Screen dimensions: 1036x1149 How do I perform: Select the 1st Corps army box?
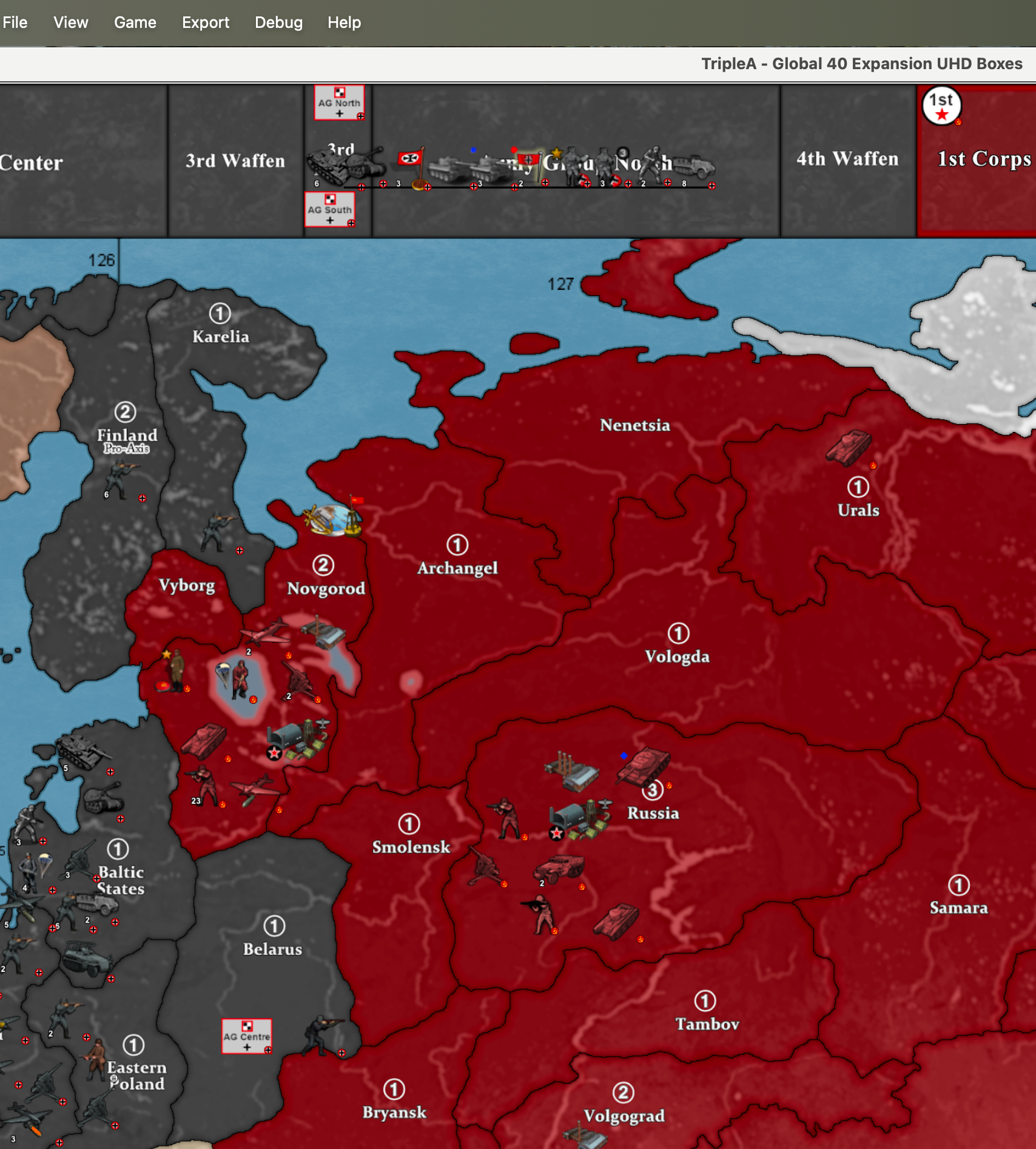pyautogui.click(x=983, y=159)
